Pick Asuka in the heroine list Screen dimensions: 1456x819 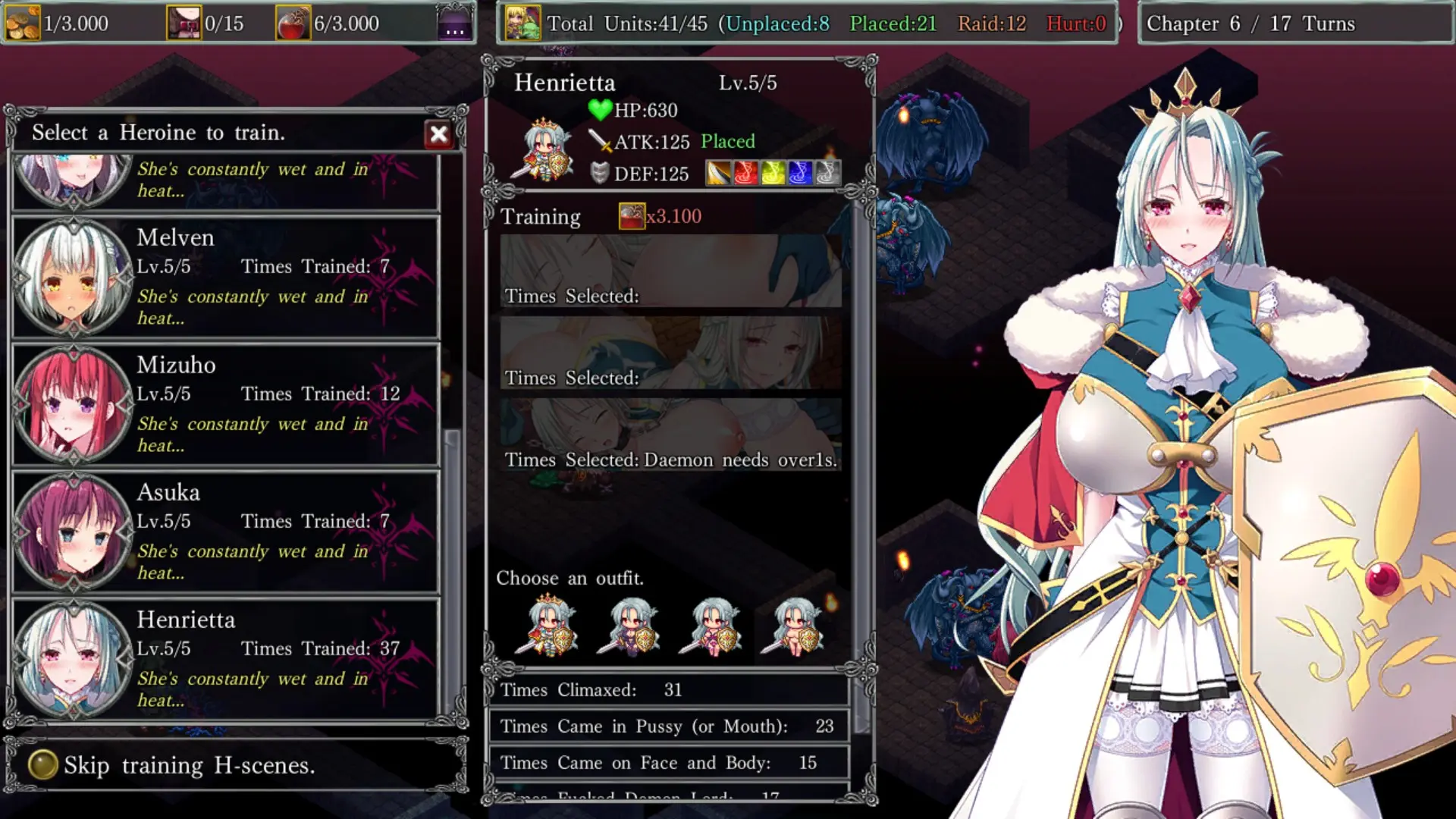point(225,532)
